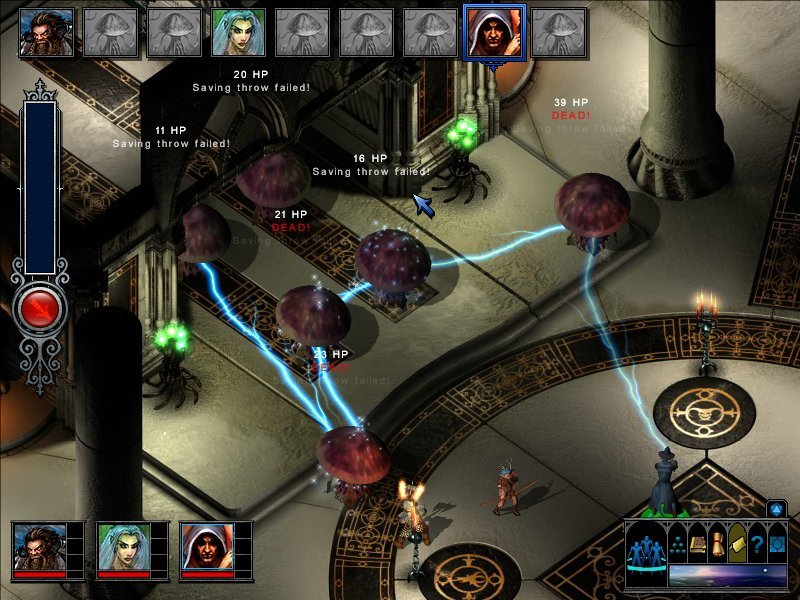Screen dimensions: 800x600
Task: Choose the hooded mage party portrait
Action: [x=208, y=547]
